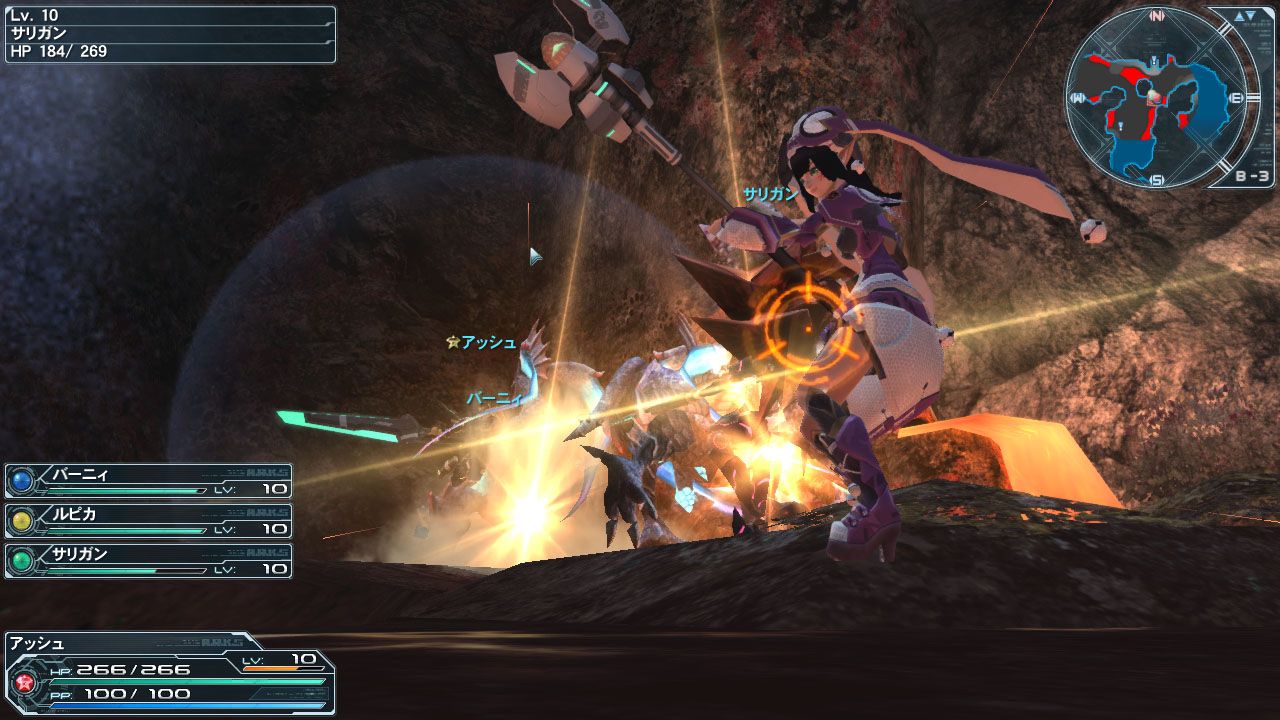Select ルピカ's yellow party orb icon
The height and width of the screenshot is (720, 1280).
pos(21,521)
